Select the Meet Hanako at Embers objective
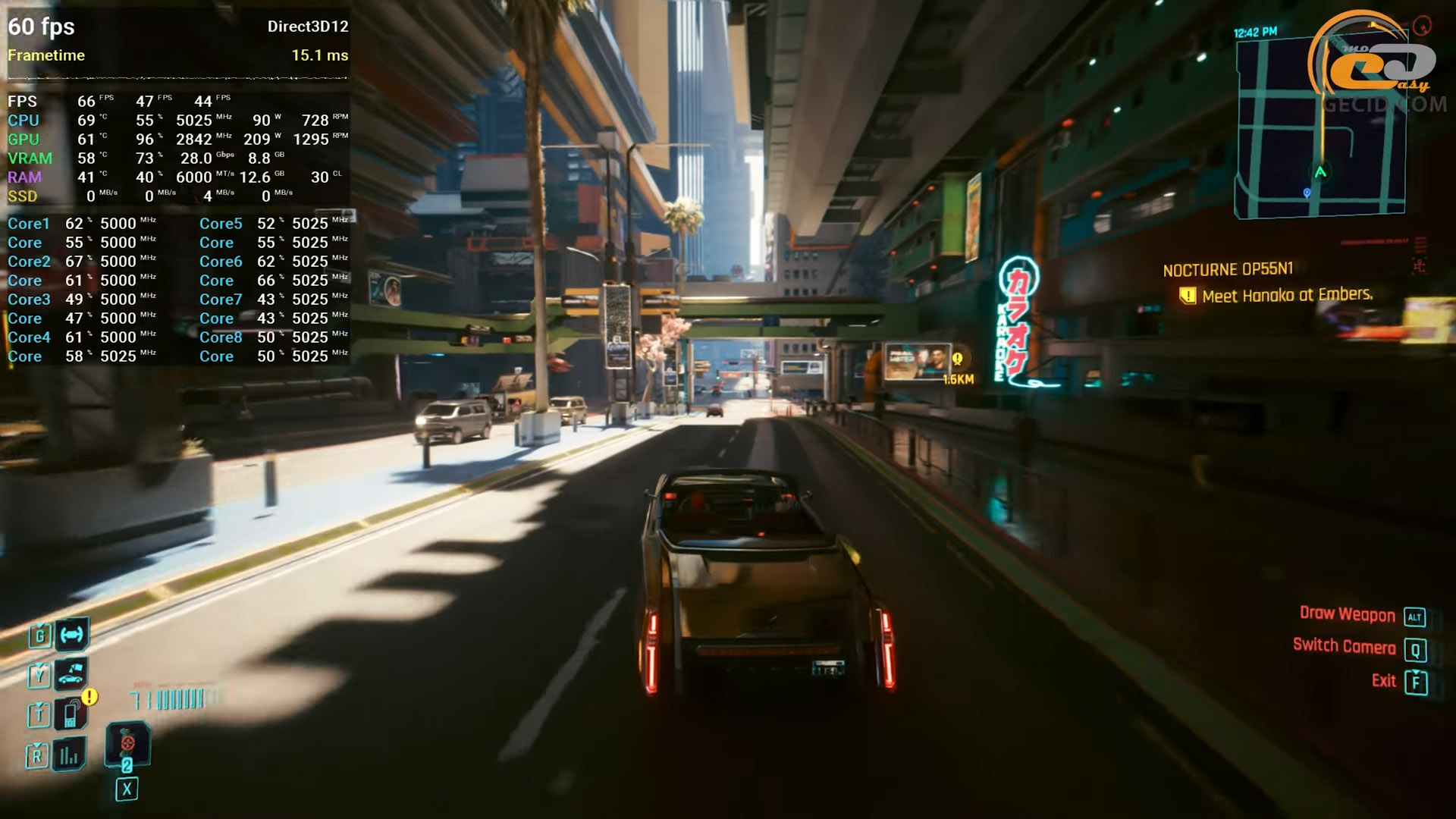Image resolution: width=1456 pixels, height=819 pixels. click(1287, 295)
